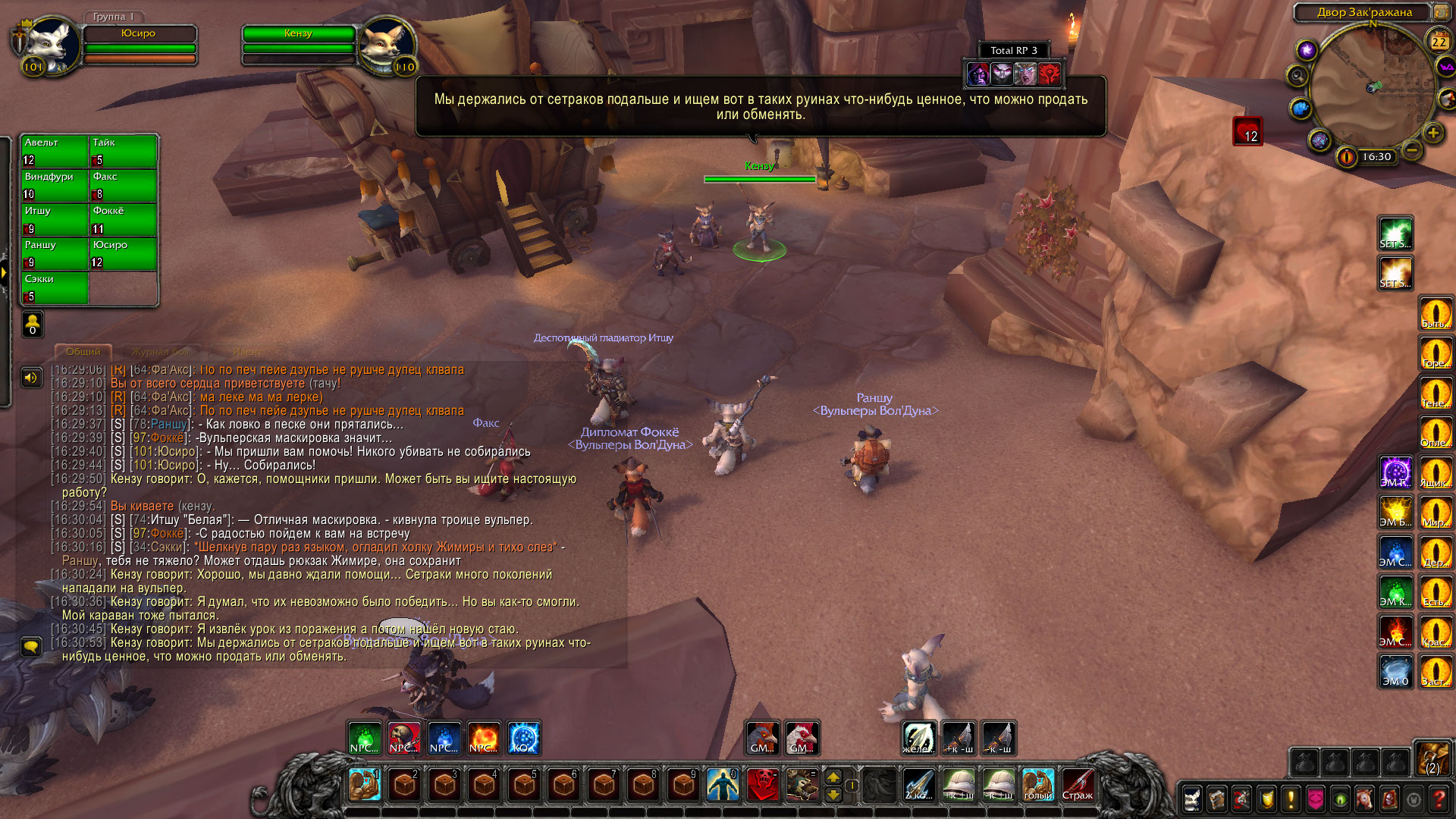Page the action bar up with yellow arrow

click(833, 777)
